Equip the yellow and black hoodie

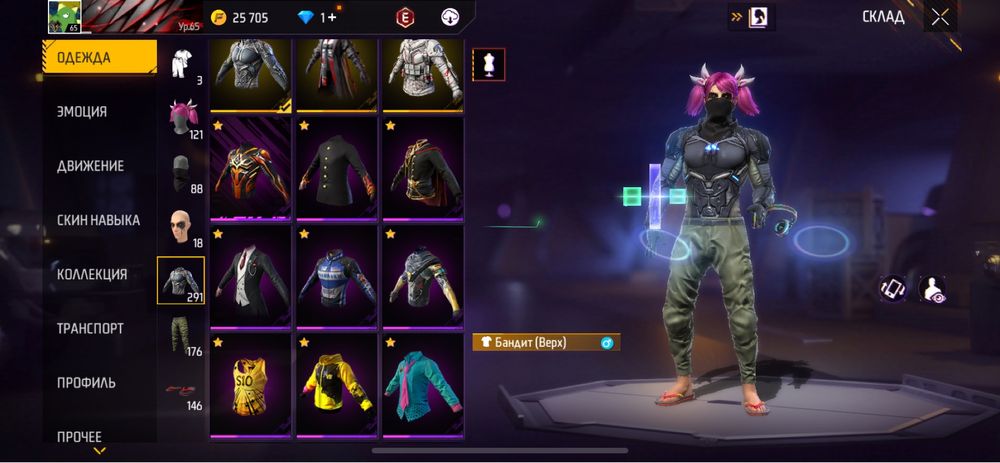[x=336, y=384]
